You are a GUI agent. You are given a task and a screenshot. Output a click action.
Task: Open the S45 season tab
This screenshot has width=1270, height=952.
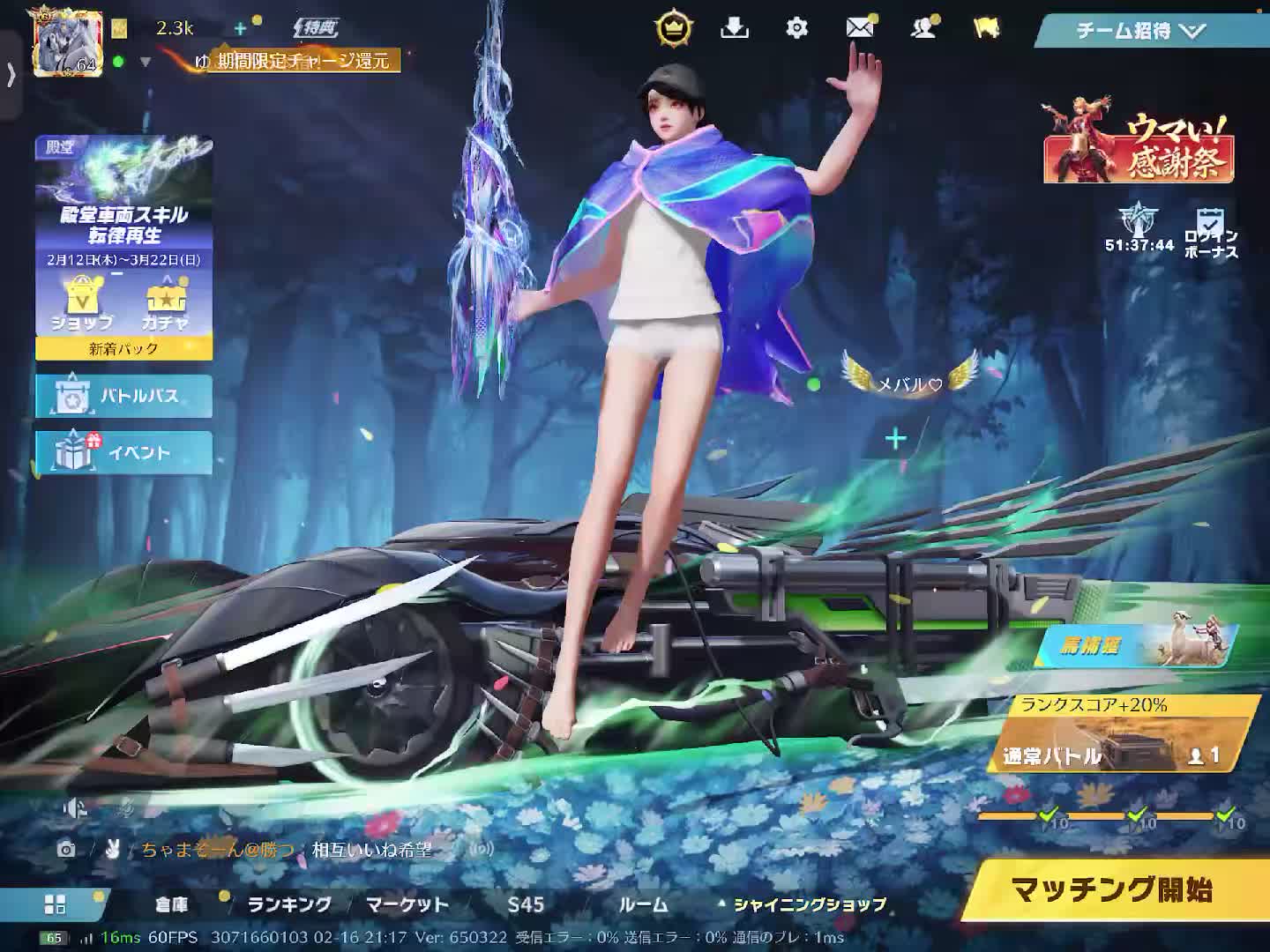click(526, 904)
